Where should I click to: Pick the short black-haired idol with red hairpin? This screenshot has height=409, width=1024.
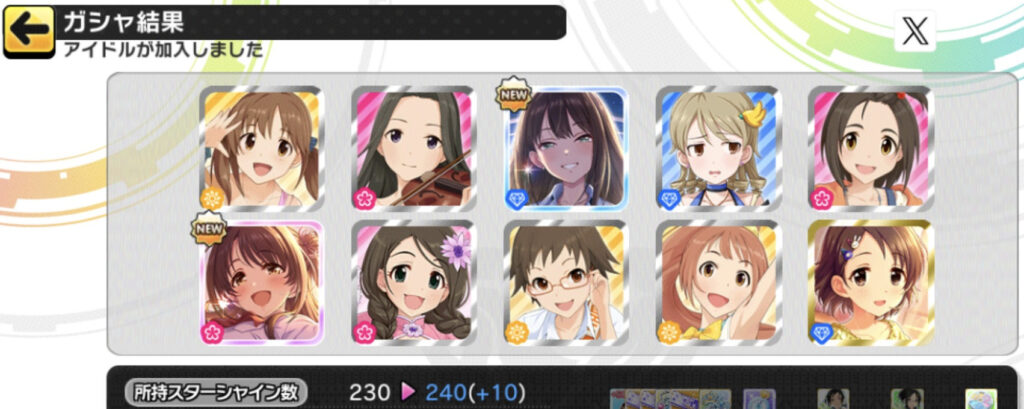coord(870,147)
